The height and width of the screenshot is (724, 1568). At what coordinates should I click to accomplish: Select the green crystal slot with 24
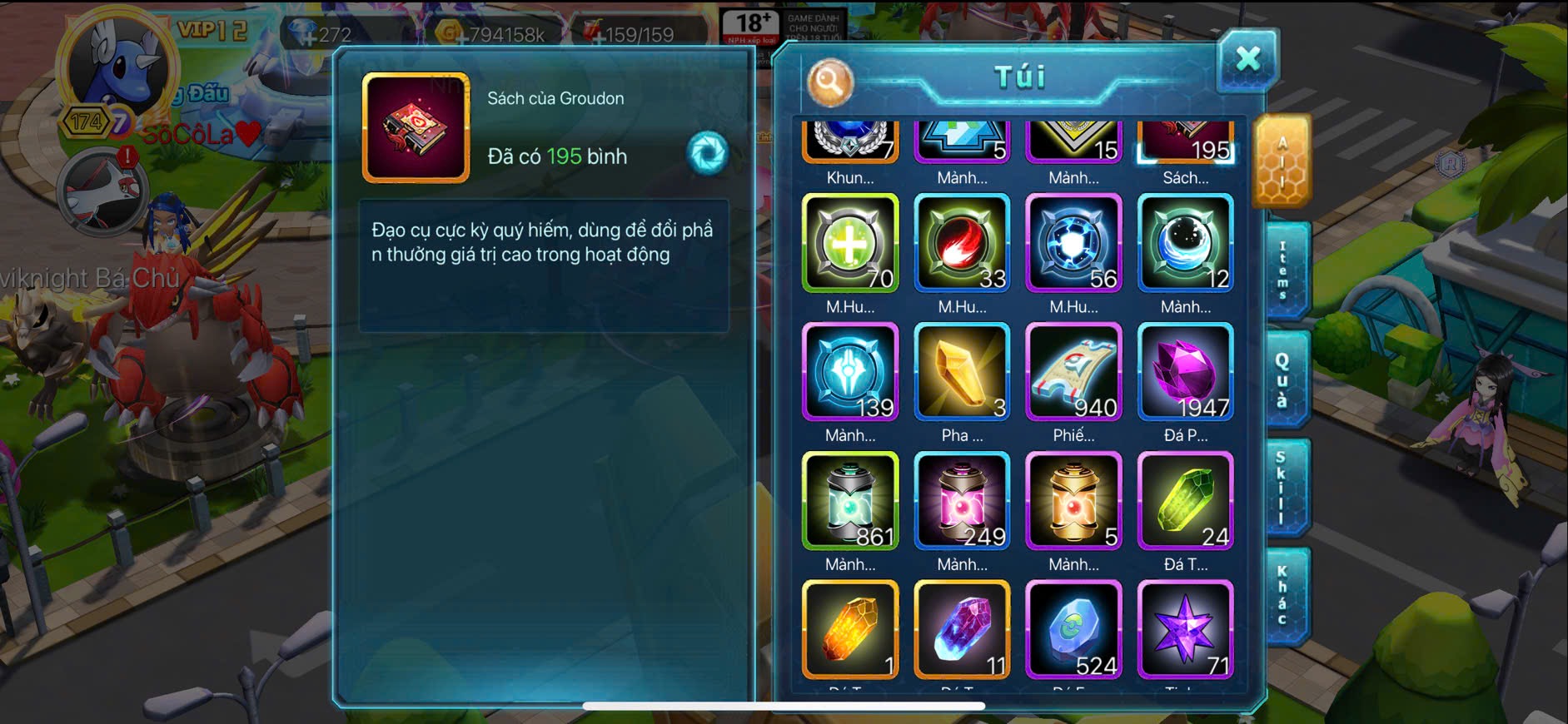click(x=1185, y=501)
